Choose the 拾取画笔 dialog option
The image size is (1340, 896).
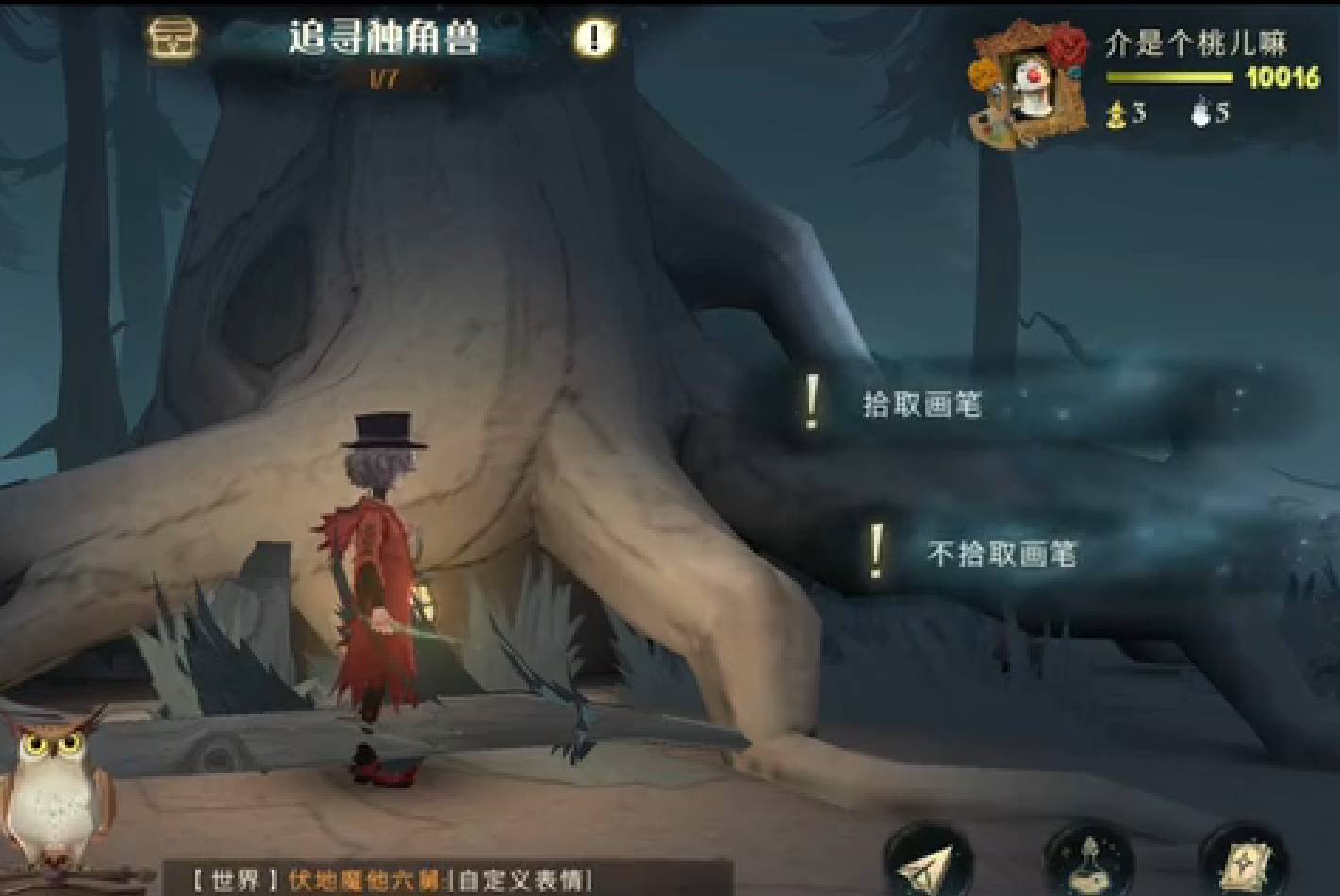pyautogui.click(x=925, y=404)
